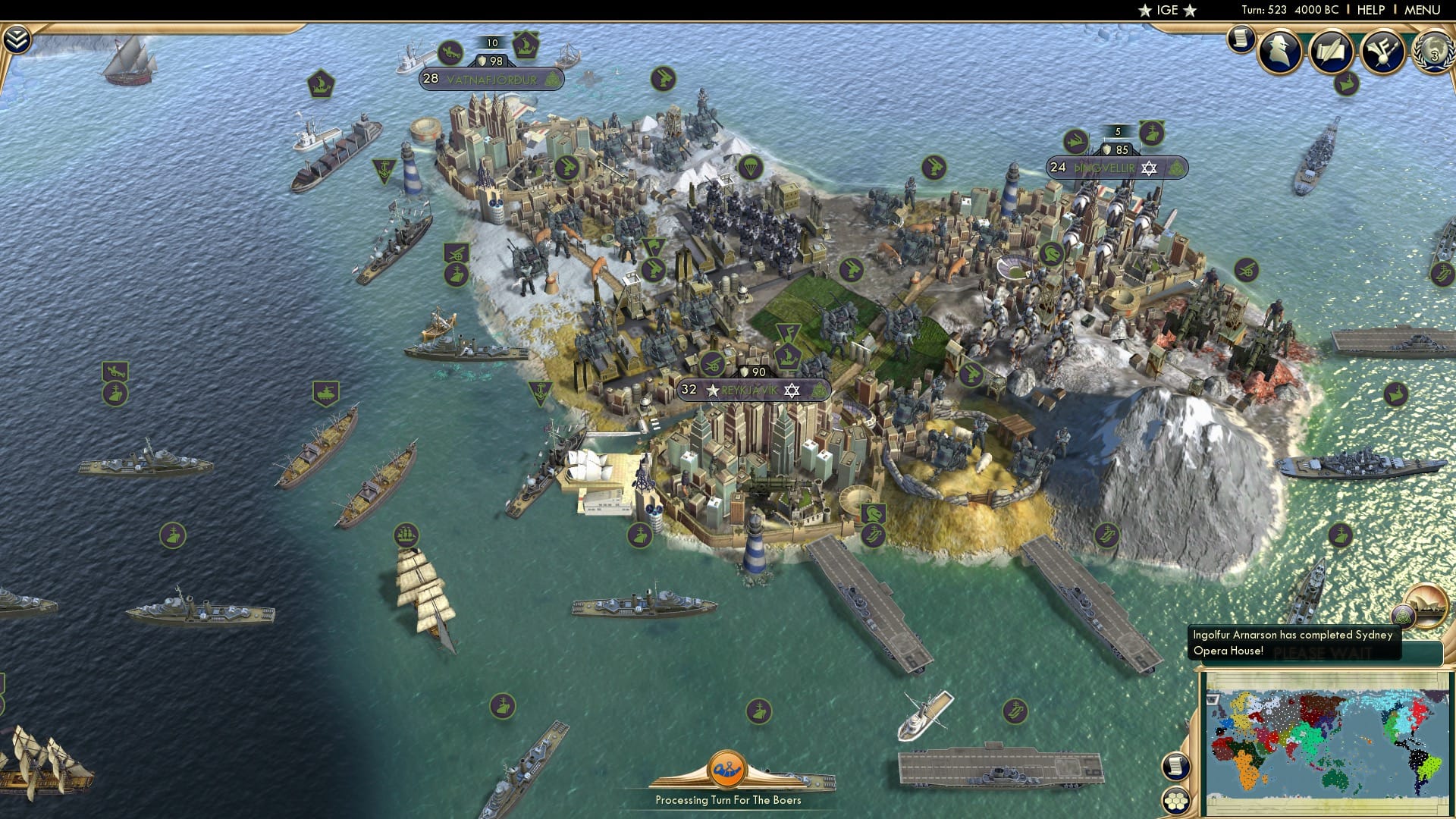Image resolution: width=1456 pixels, height=819 pixels.
Task: Toggle the hexagon grid icon below the minimap
Action: [1174, 802]
